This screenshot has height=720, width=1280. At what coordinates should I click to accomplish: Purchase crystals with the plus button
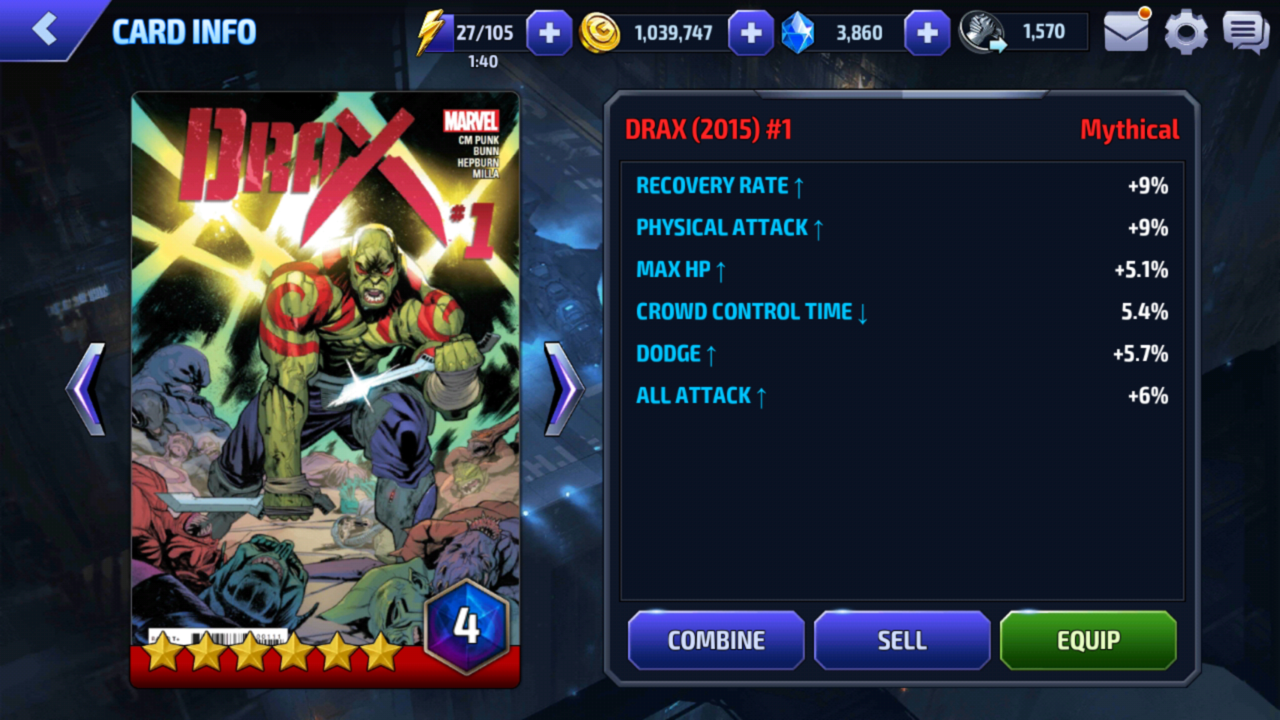927,33
